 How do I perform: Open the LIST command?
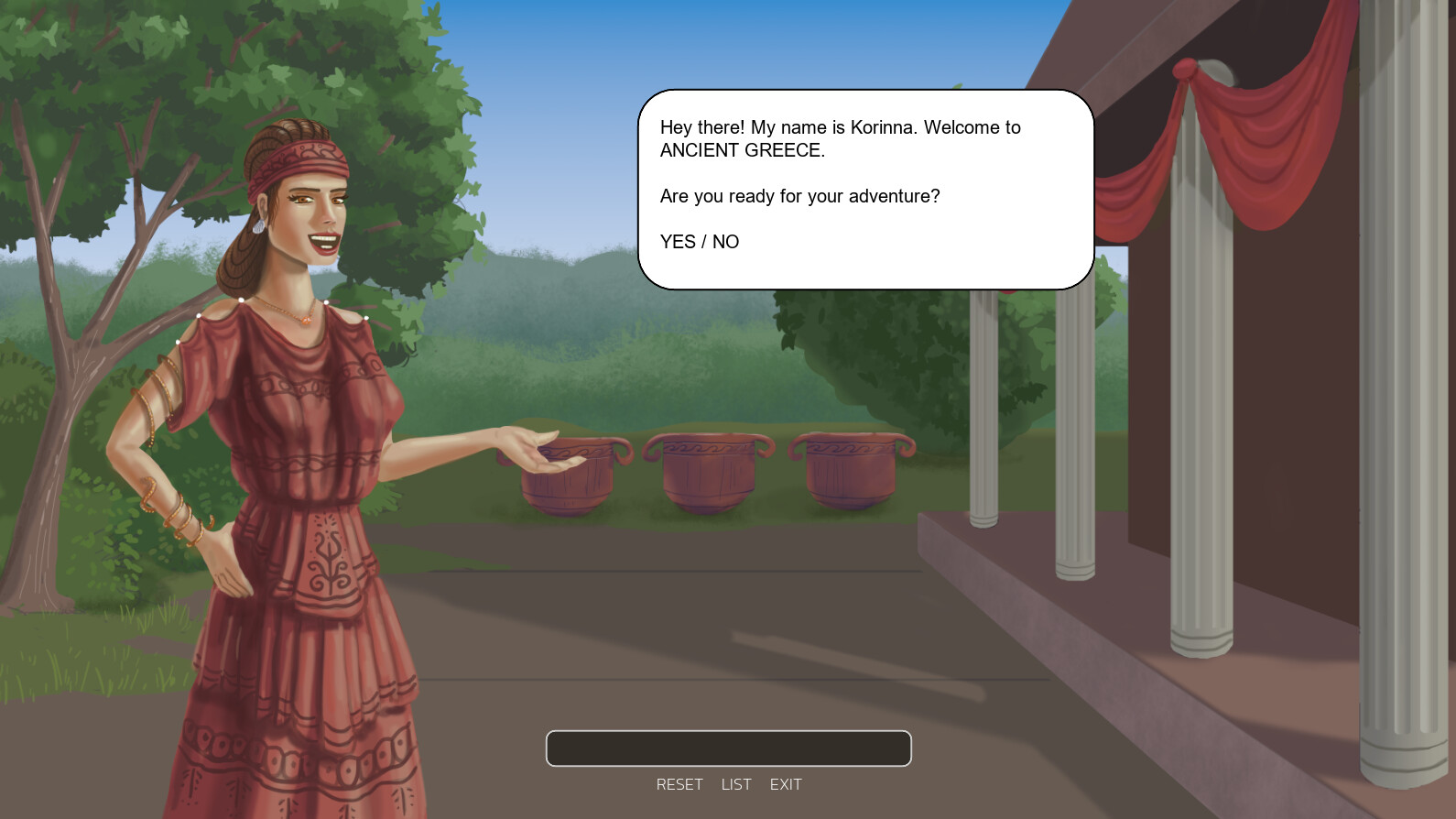coord(735,784)
